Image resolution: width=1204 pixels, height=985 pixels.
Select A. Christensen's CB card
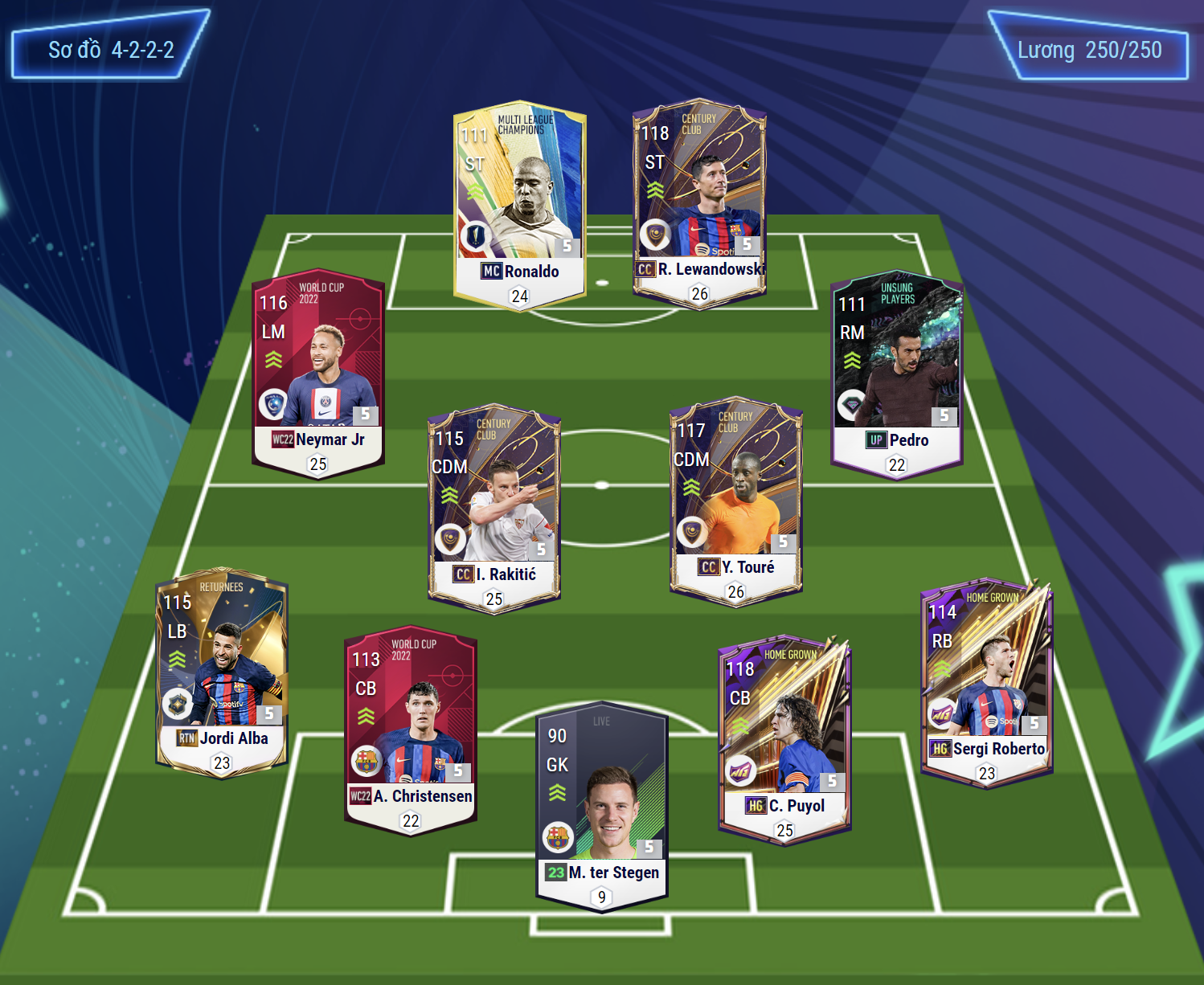pyautogui.click(x=411, y=730)
